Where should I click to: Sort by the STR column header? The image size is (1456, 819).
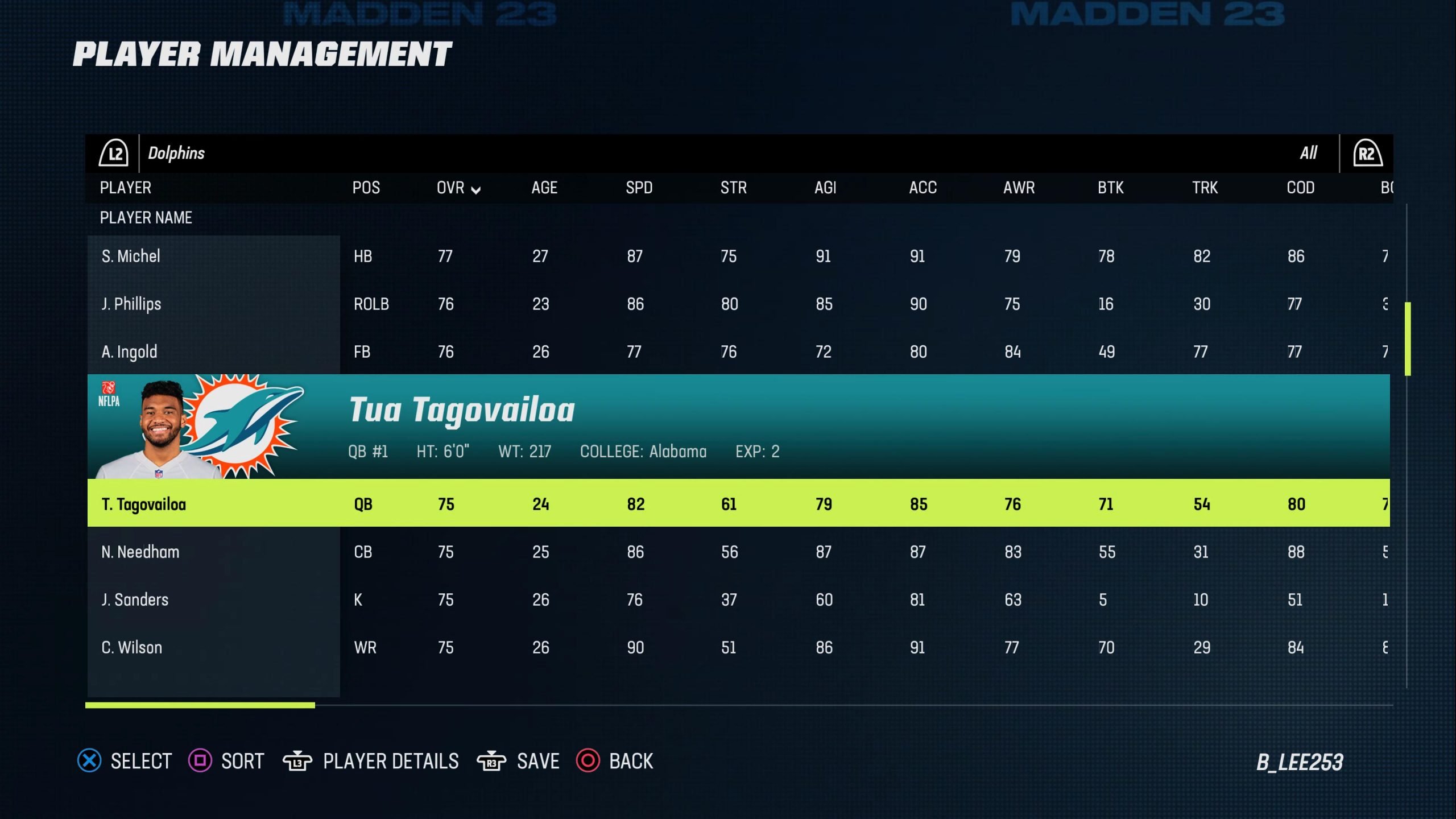pos(733,188)
